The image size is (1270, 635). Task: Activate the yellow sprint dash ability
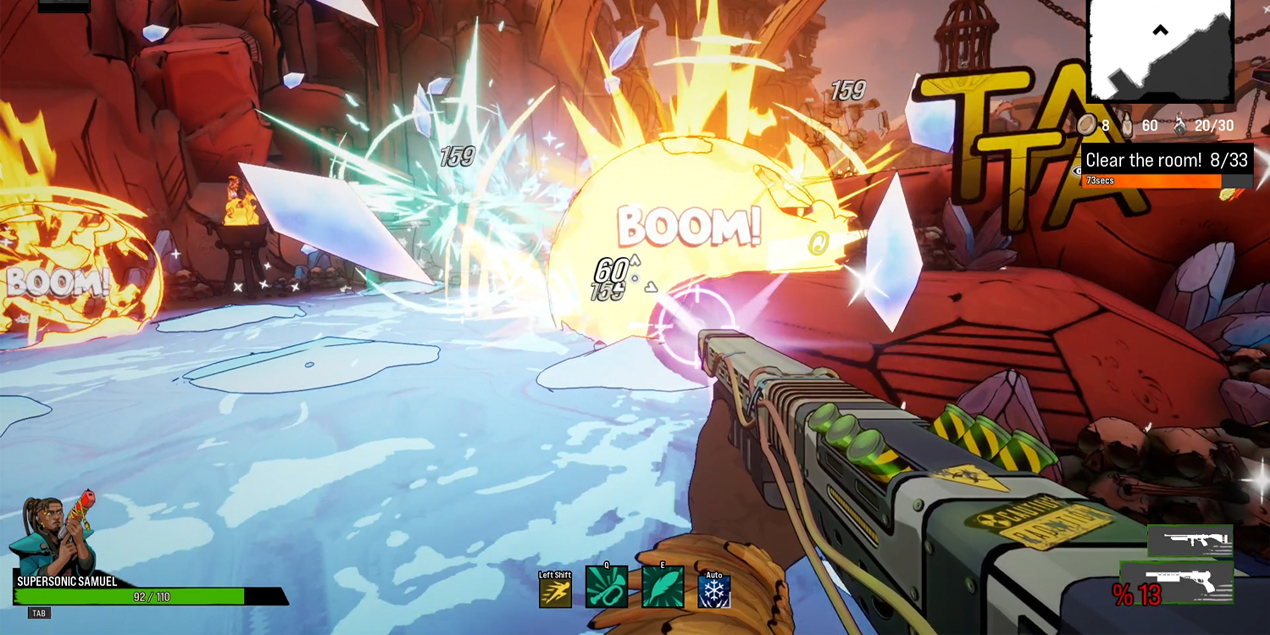pos(555,592)
